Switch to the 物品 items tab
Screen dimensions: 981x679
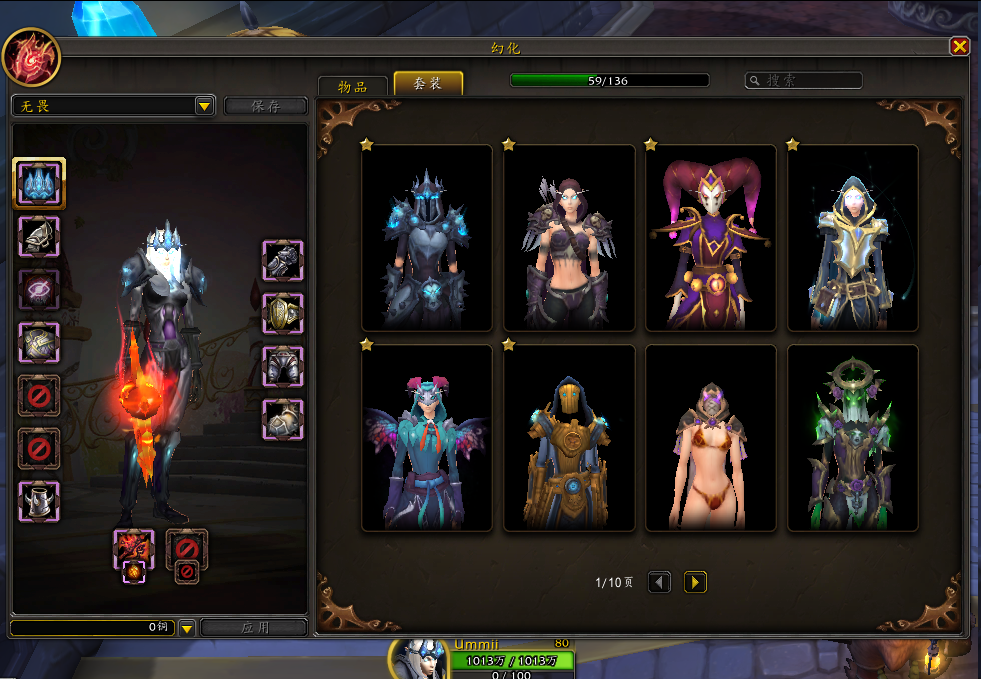(x=352, y=86)
